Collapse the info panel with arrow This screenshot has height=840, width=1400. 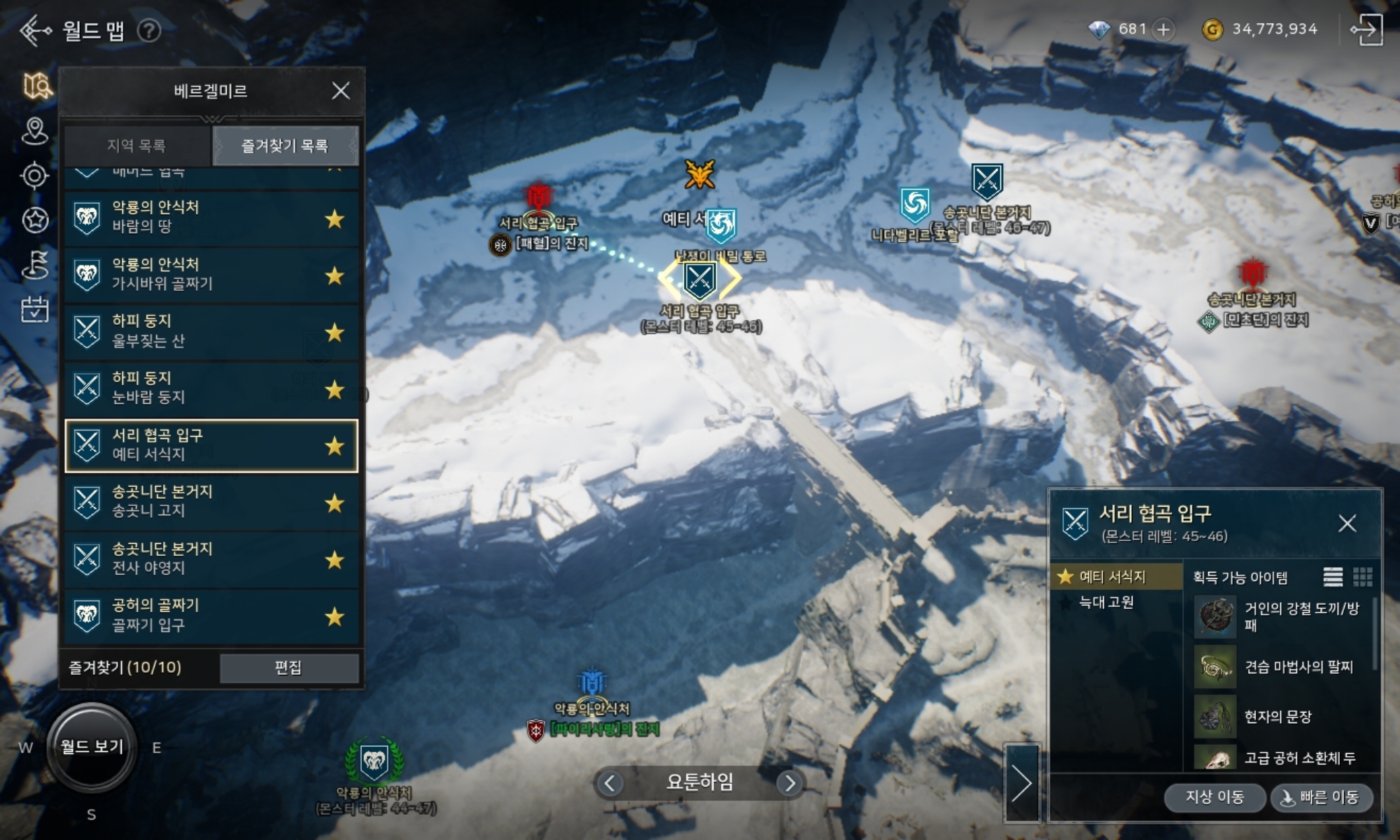(x=1022, y=783)
